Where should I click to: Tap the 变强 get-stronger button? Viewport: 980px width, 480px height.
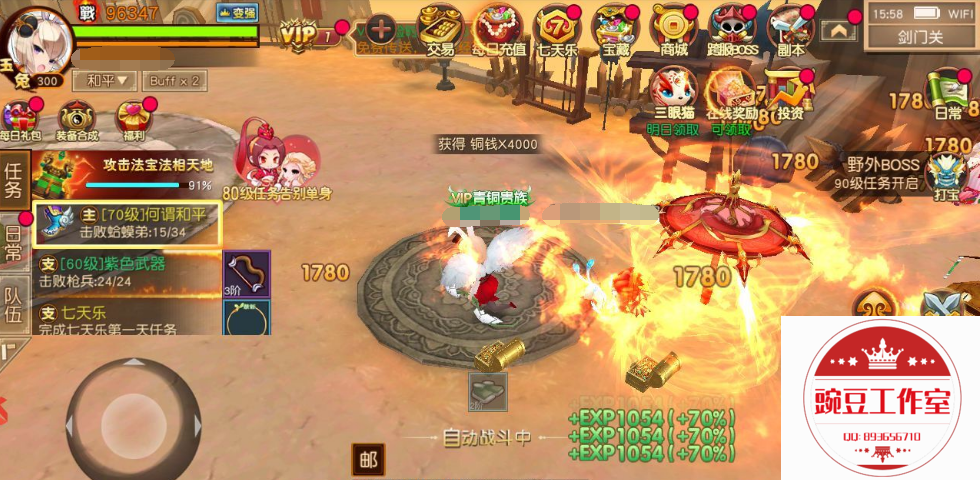tap(237, 13)
